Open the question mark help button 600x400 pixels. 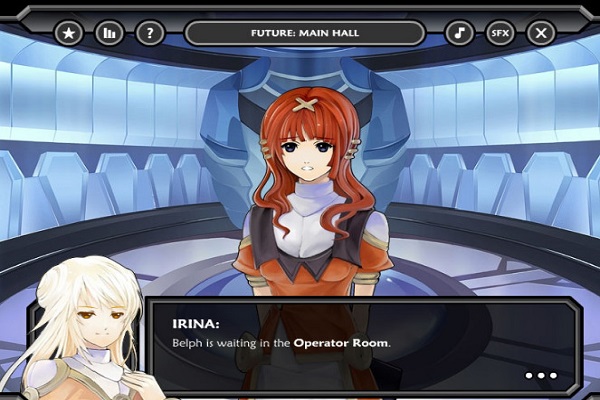pyautogui.click(x=150, y=33)
